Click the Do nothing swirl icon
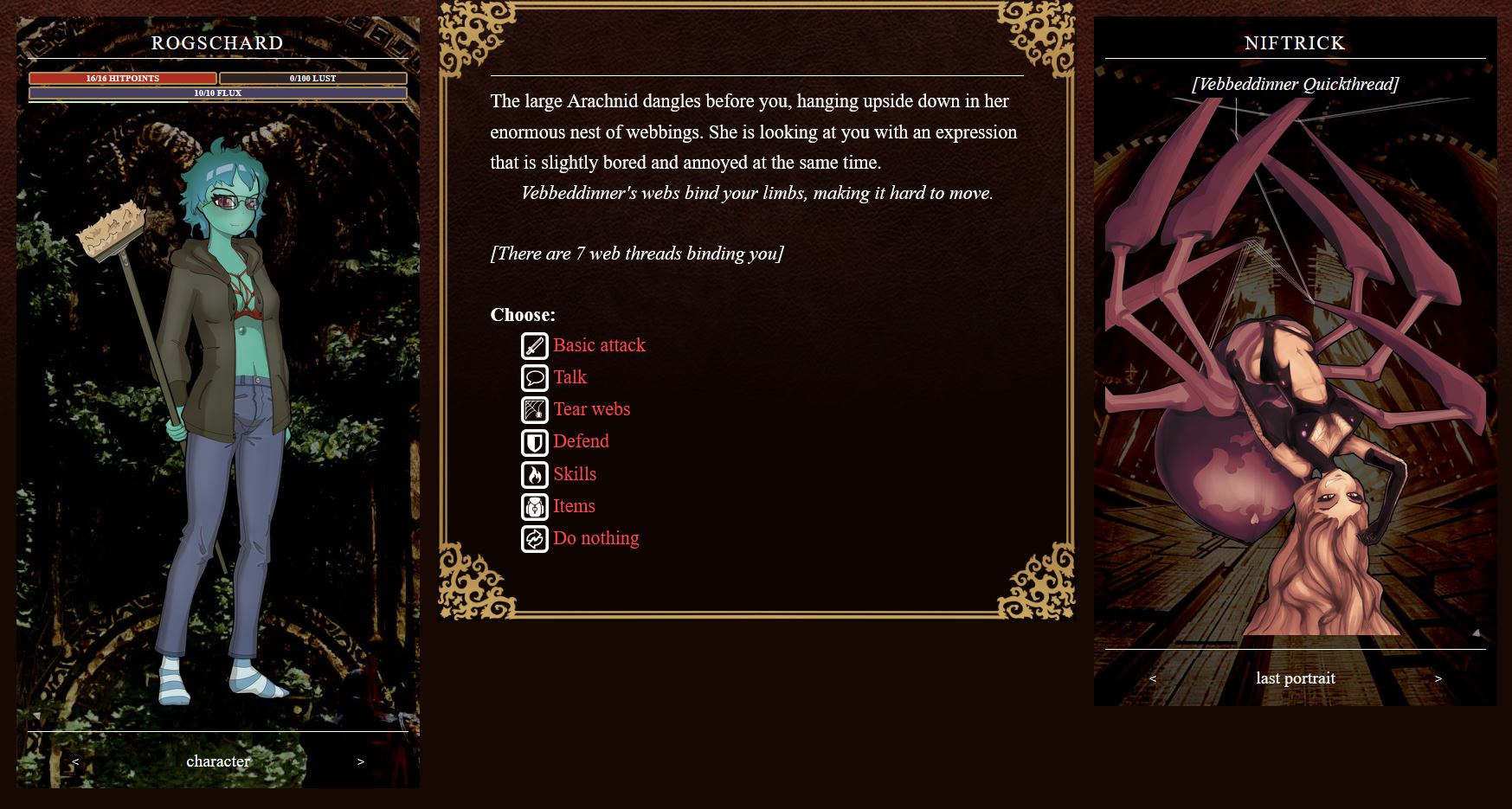 coord(534,538)
